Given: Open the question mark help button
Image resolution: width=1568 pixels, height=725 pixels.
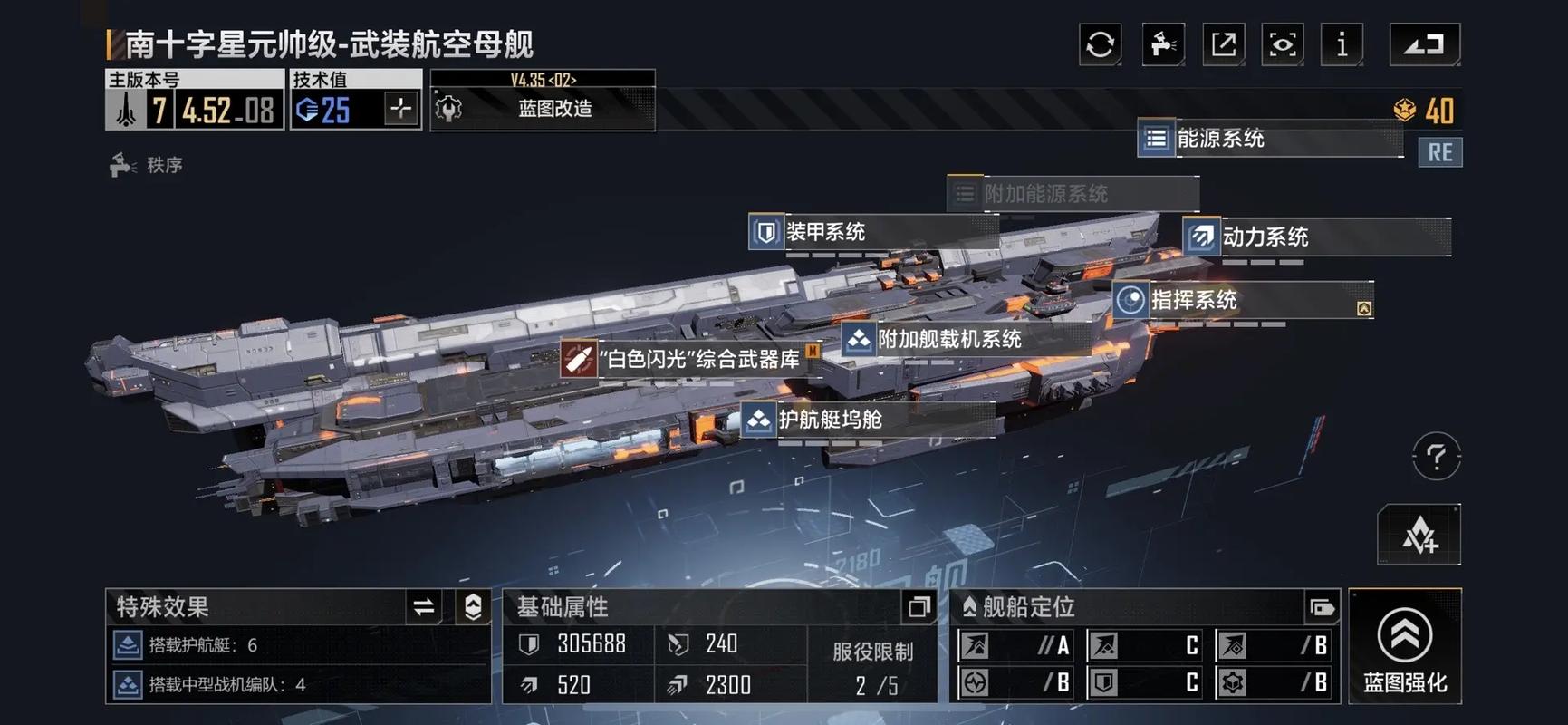Looking at the screenshot, I should coord(1436,456).
